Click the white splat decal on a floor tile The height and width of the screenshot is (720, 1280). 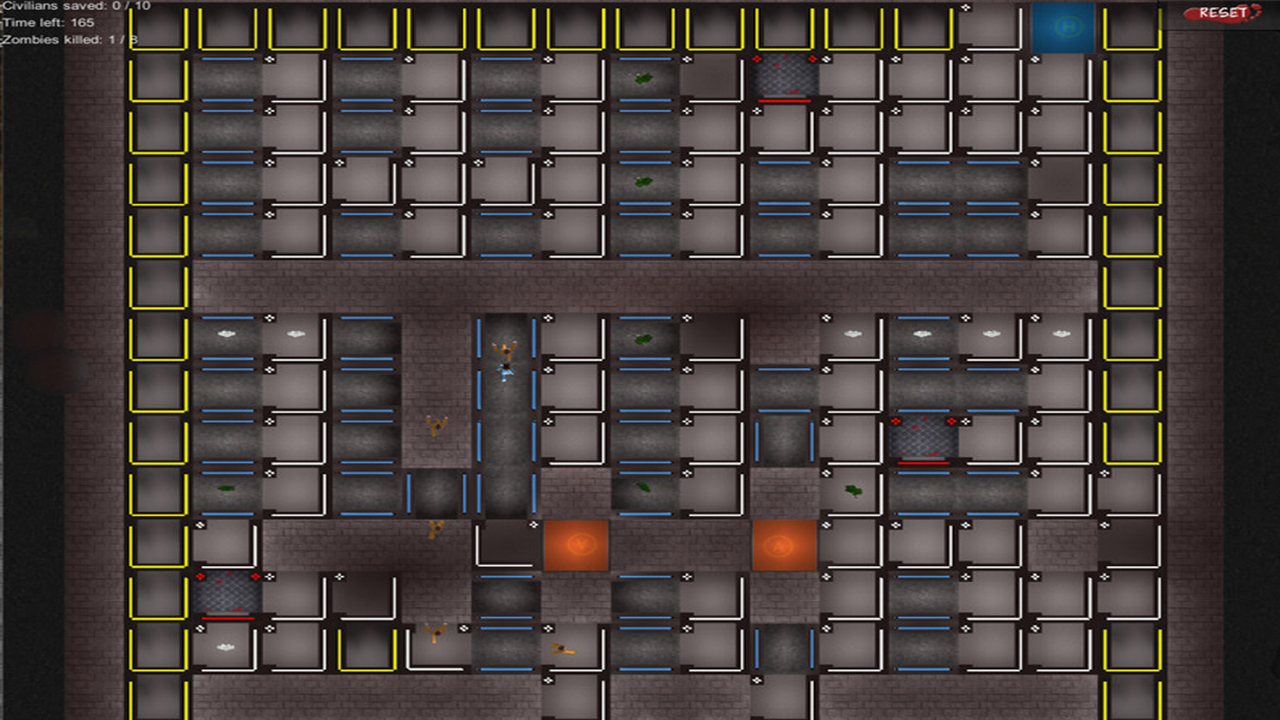click(x=228, y=331)
